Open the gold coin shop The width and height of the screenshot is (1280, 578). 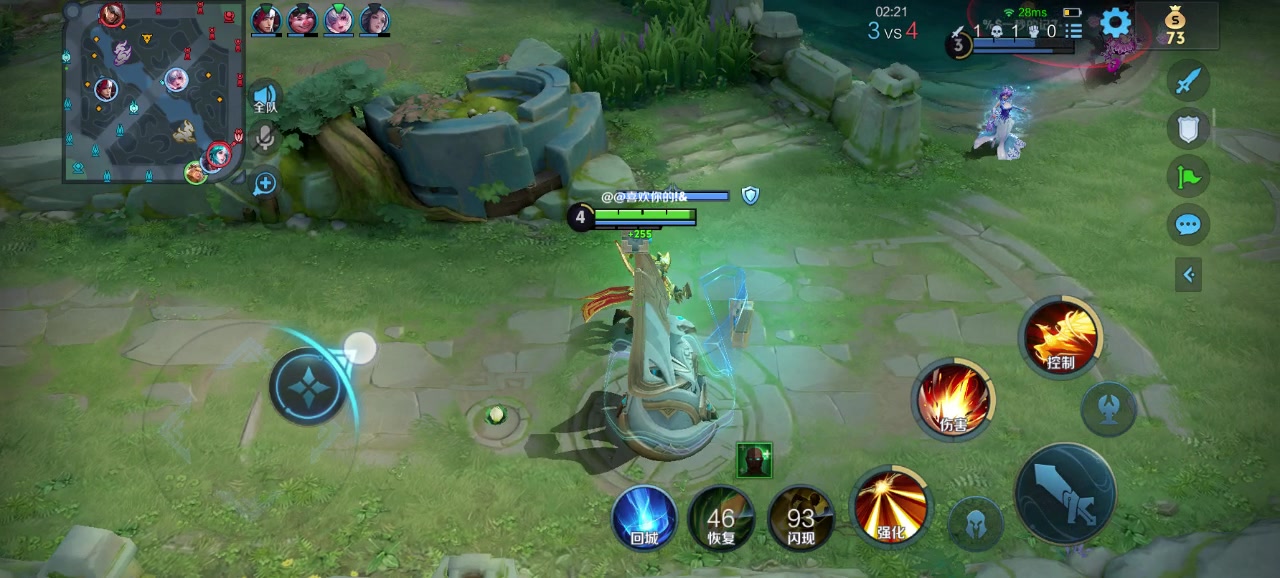1175,25
